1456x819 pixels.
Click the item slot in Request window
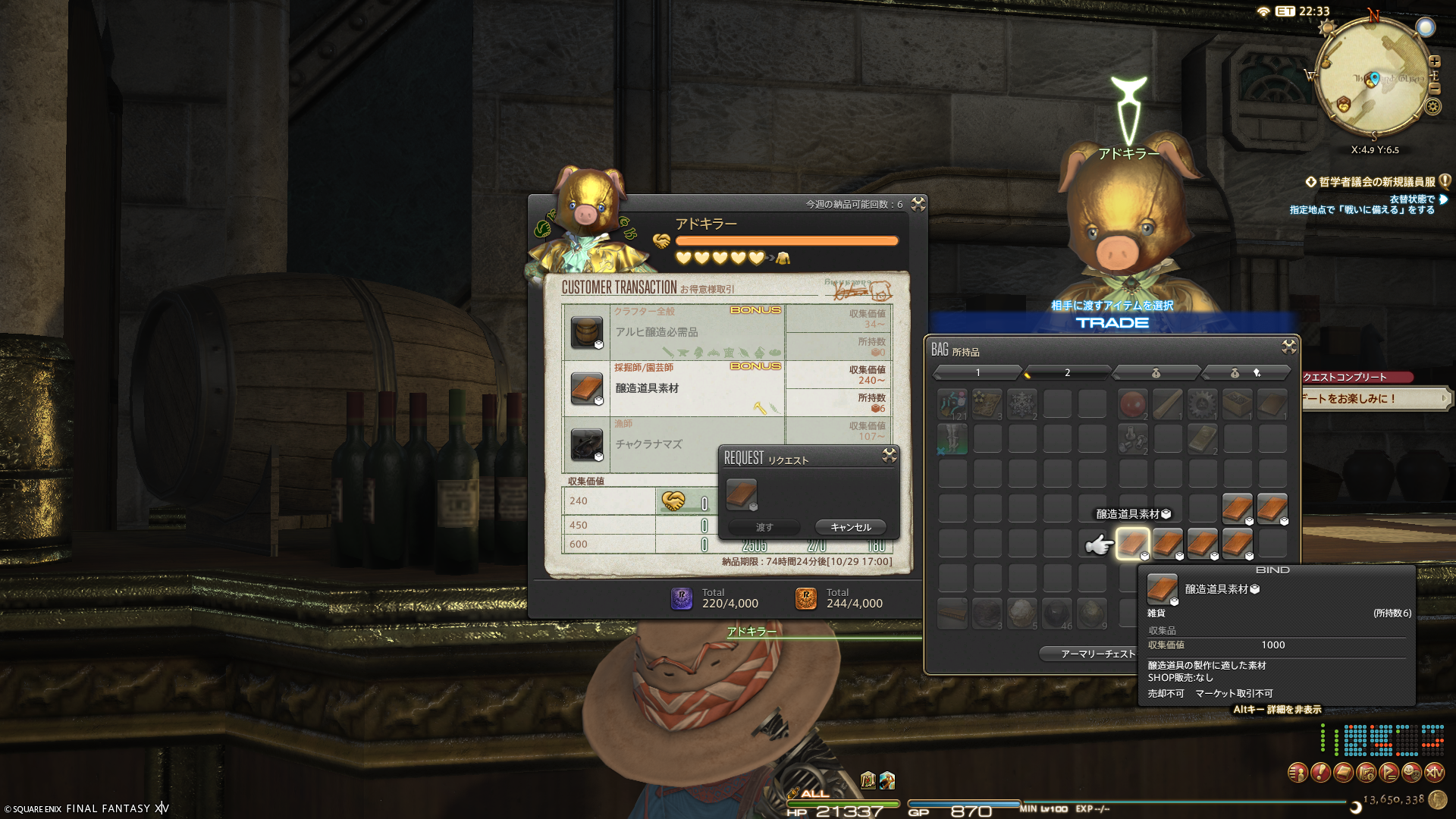[x=741, y=494]
